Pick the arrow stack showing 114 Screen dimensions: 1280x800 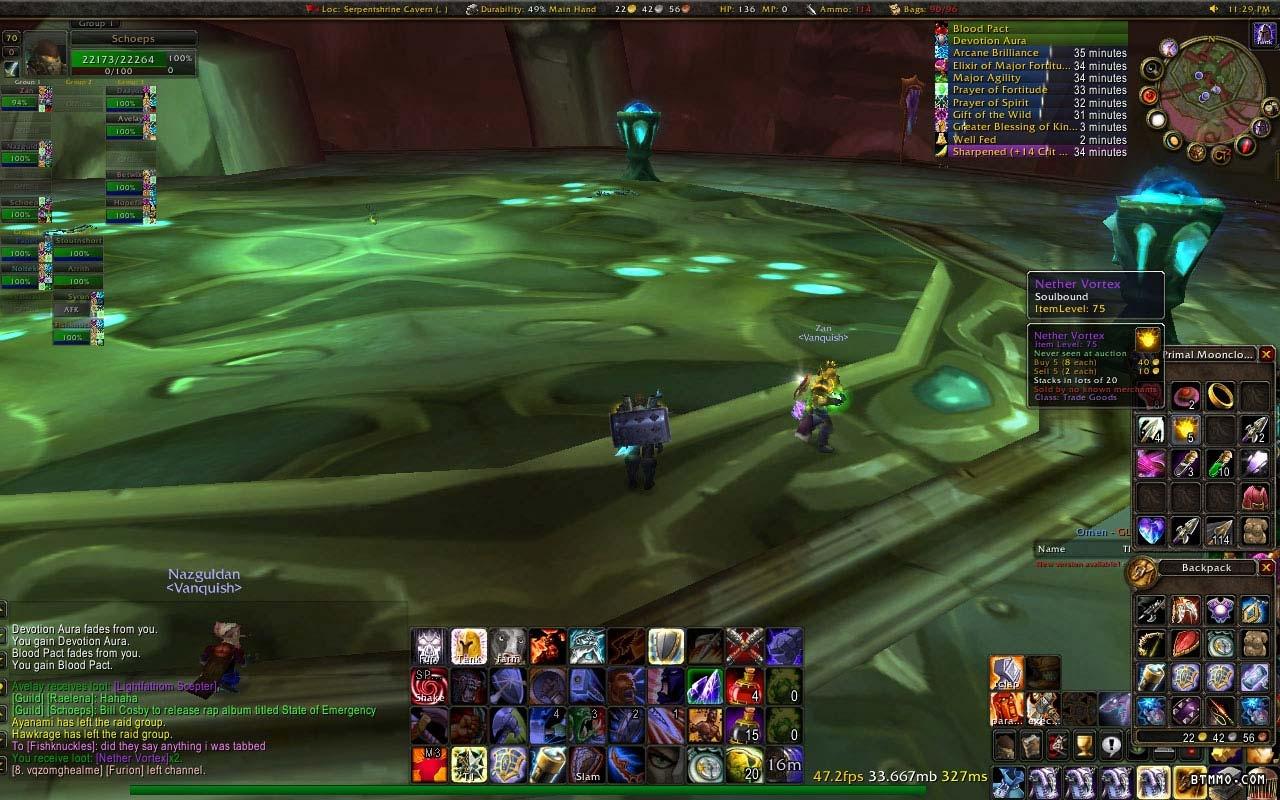tap(1220, 530)
